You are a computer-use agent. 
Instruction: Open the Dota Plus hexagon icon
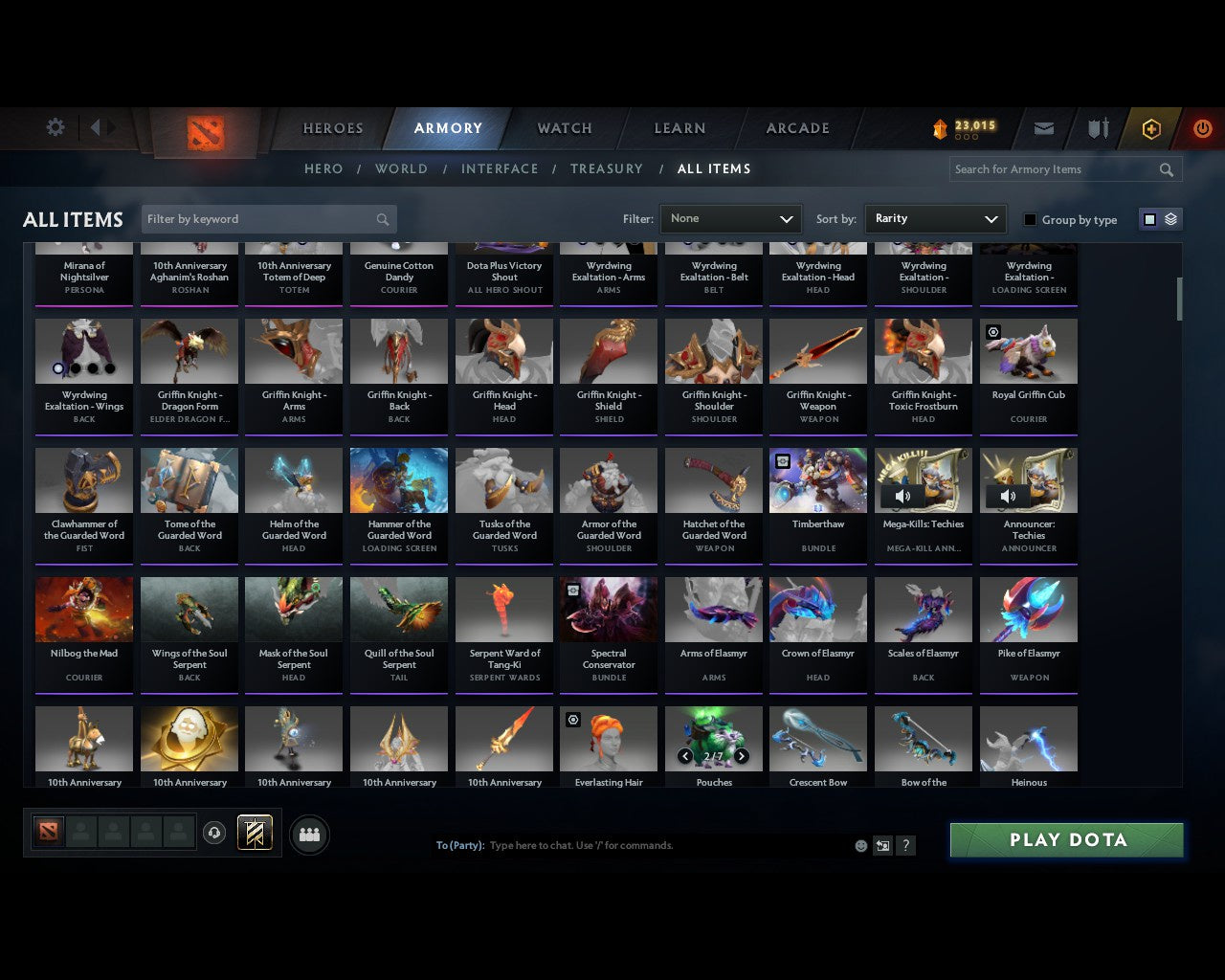pos(1151,127)
